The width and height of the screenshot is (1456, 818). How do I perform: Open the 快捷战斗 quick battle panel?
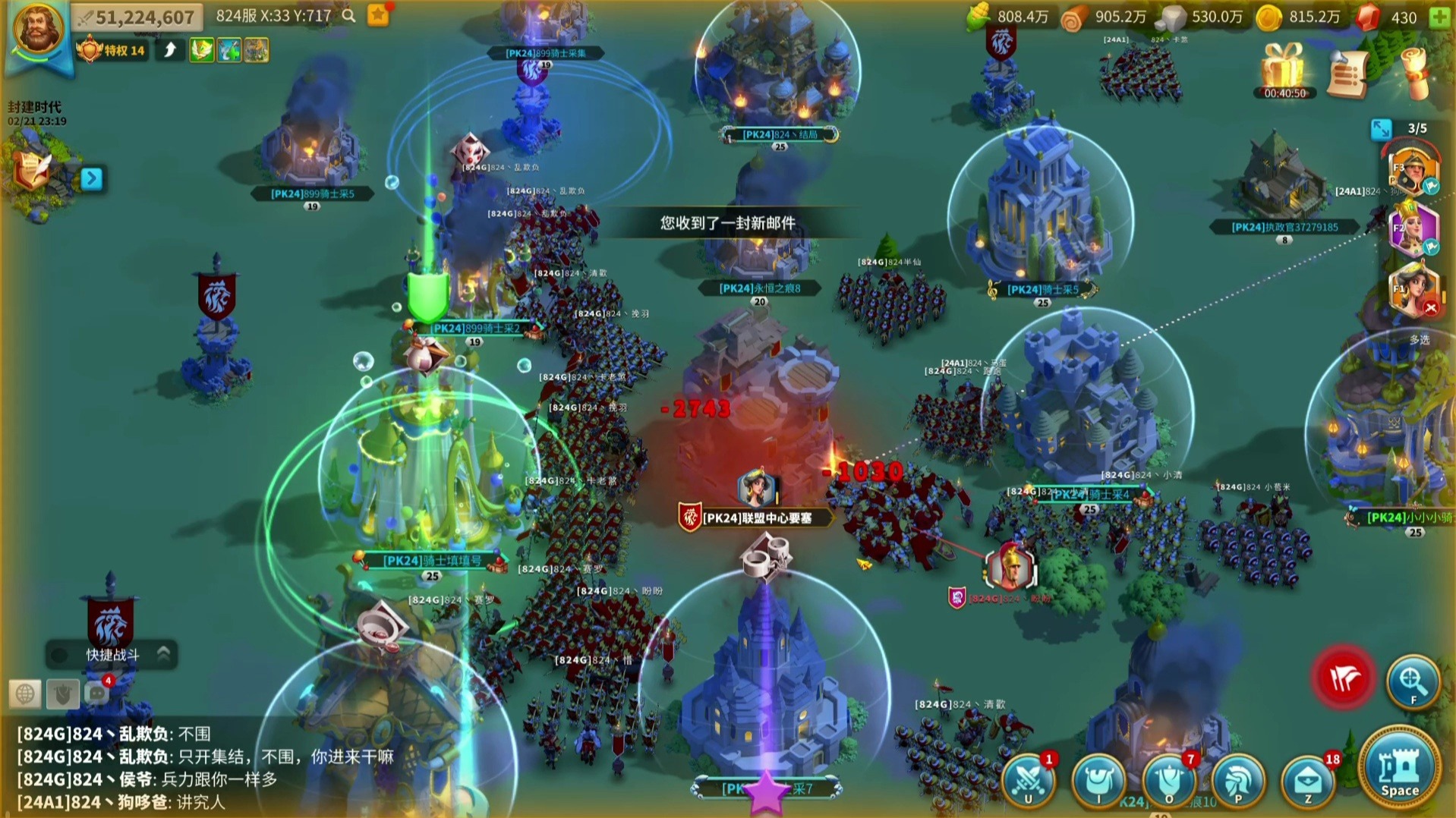tap(112, 654)
